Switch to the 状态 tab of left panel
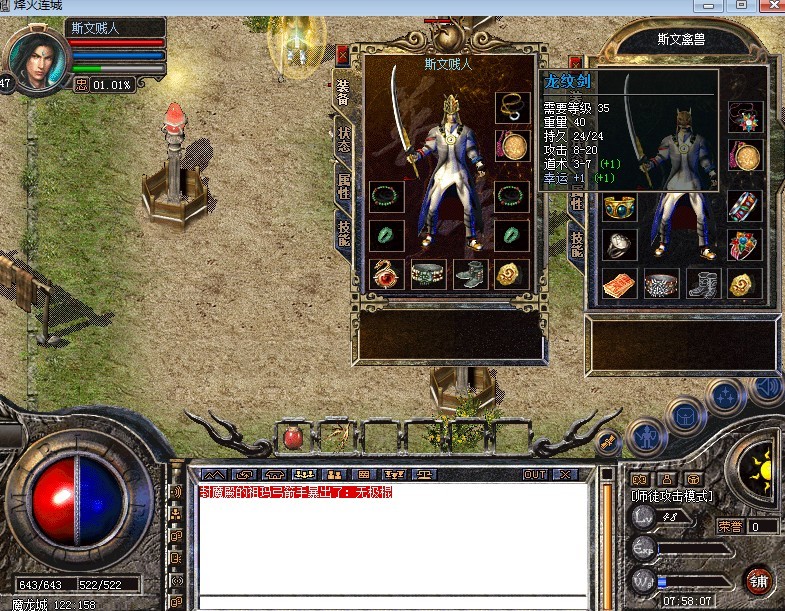This screenshot has height=611, width=785. pos(343,137)
